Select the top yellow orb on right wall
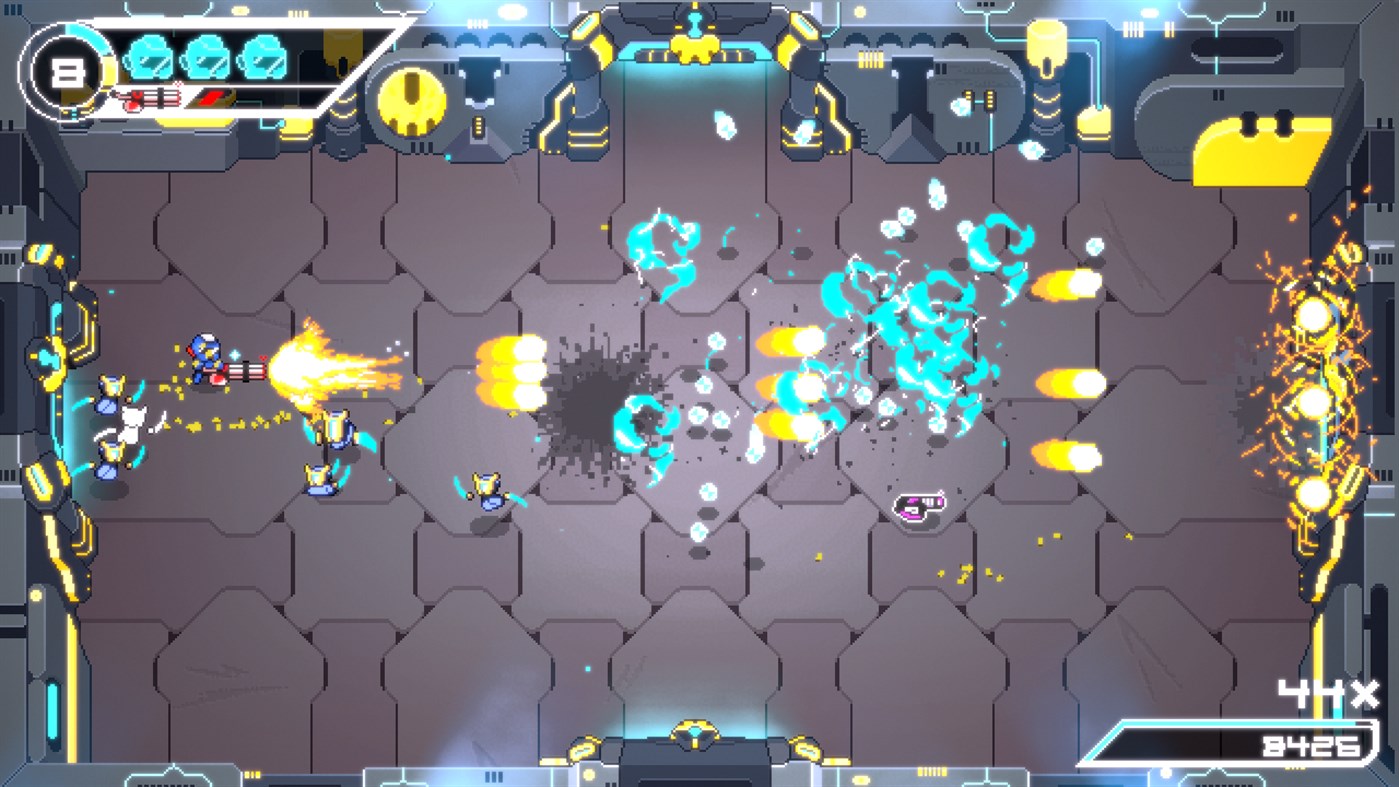The width and height of the screenshot is (1399, 787). [1312, 316]
